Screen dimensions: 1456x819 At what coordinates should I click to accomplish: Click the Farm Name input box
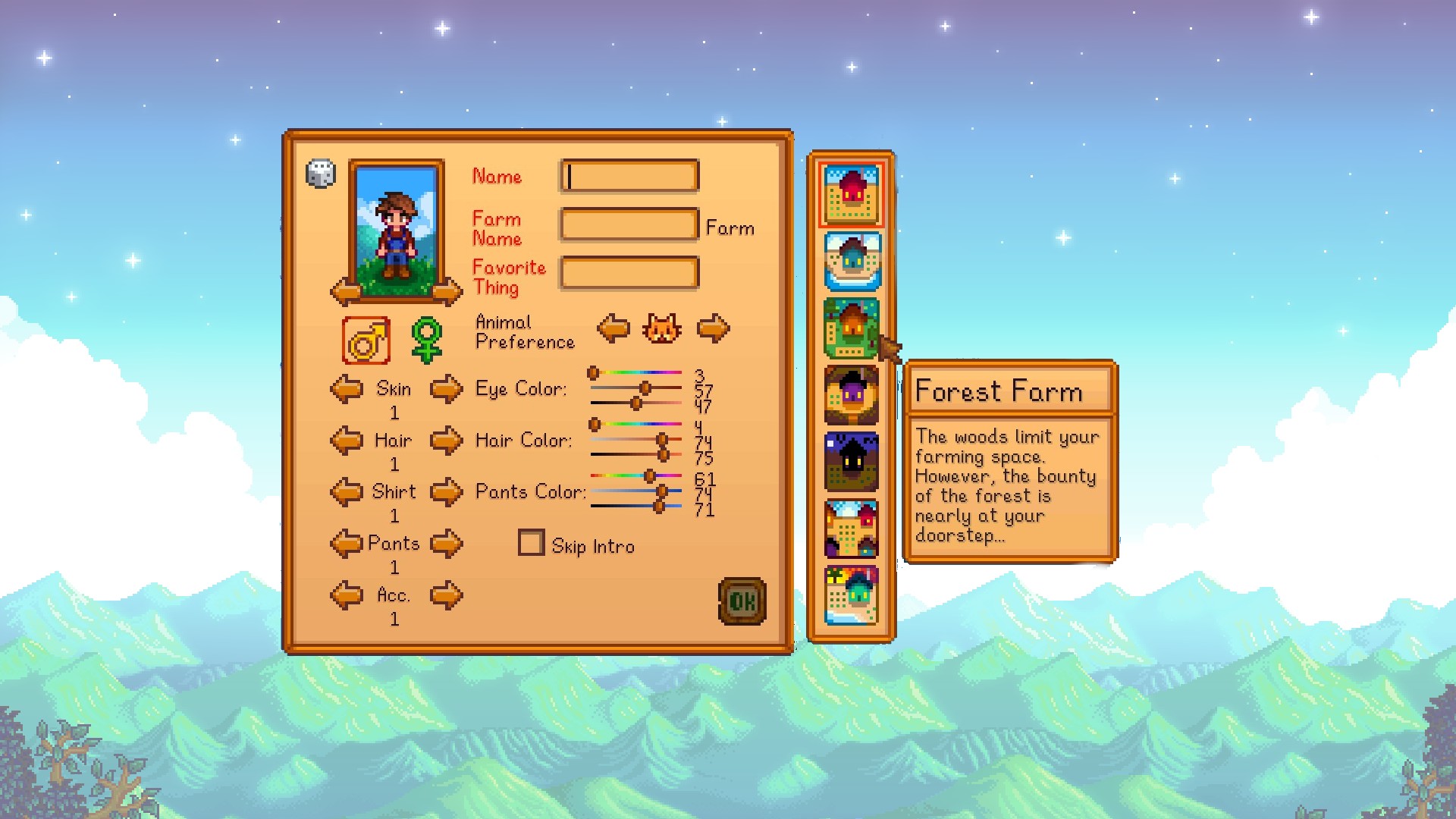pos(628,225)
